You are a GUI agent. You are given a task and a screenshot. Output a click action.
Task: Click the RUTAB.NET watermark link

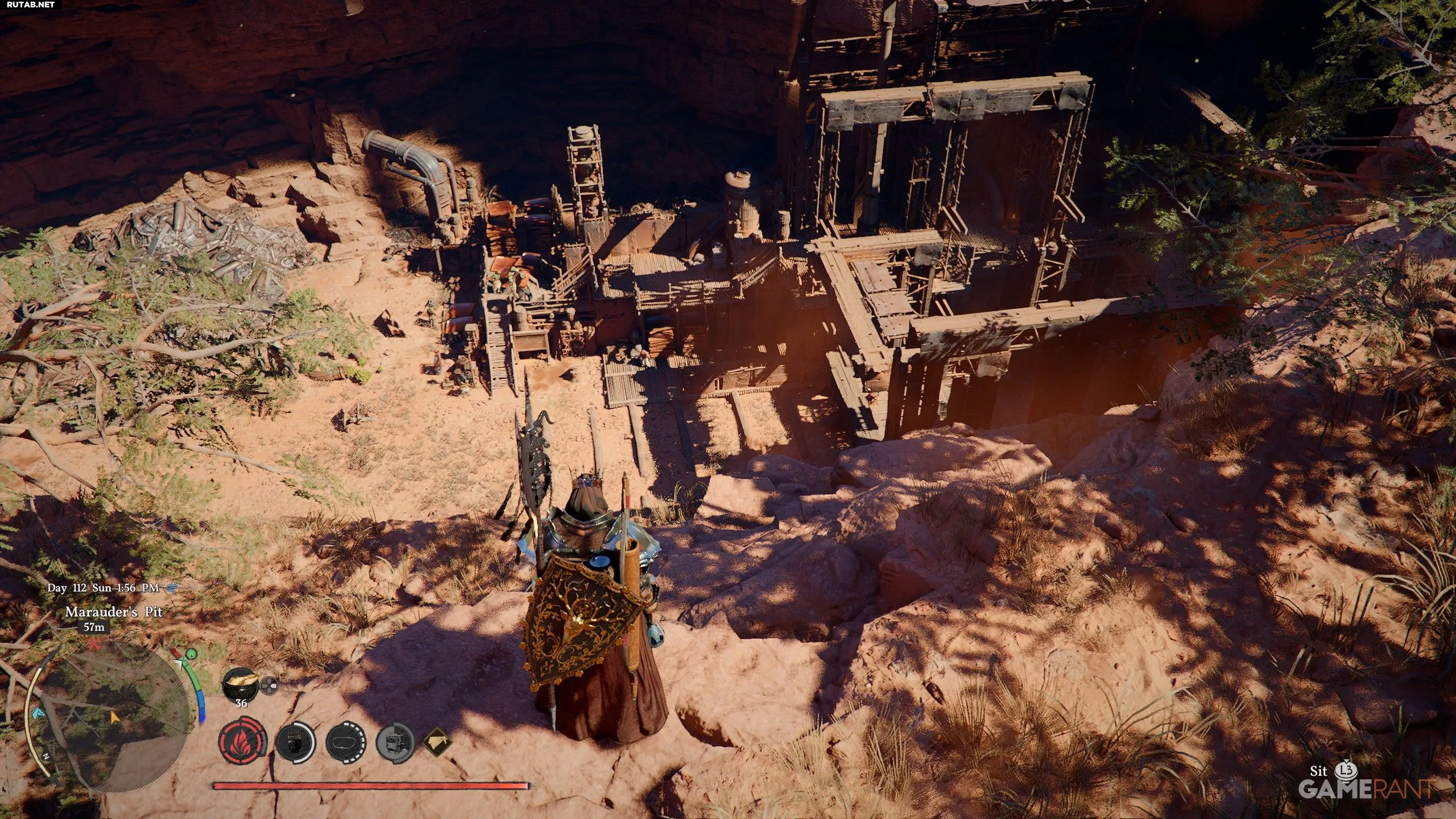point(31,5)
